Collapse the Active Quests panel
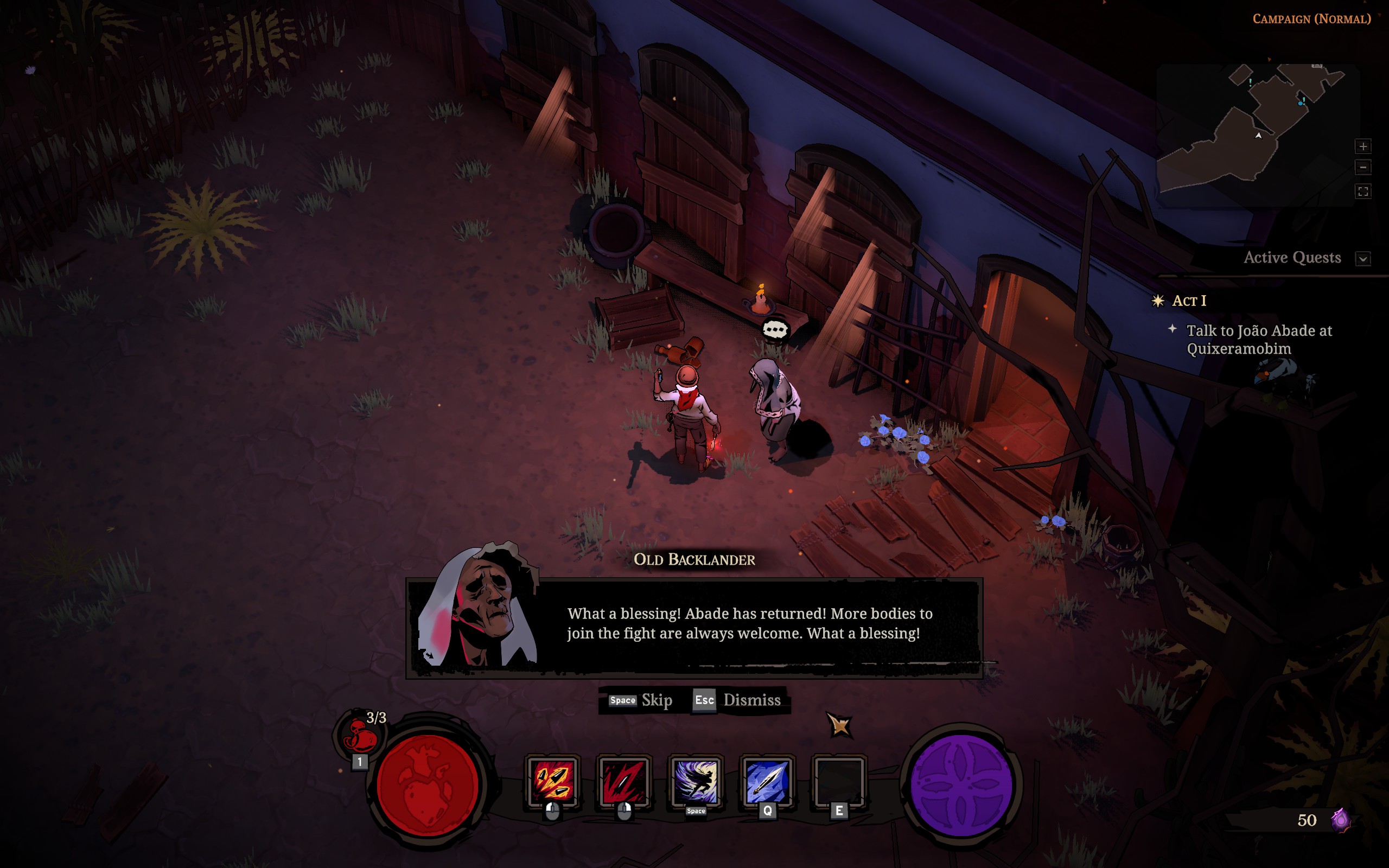 pyautogui.click(x=1362, y=258)
